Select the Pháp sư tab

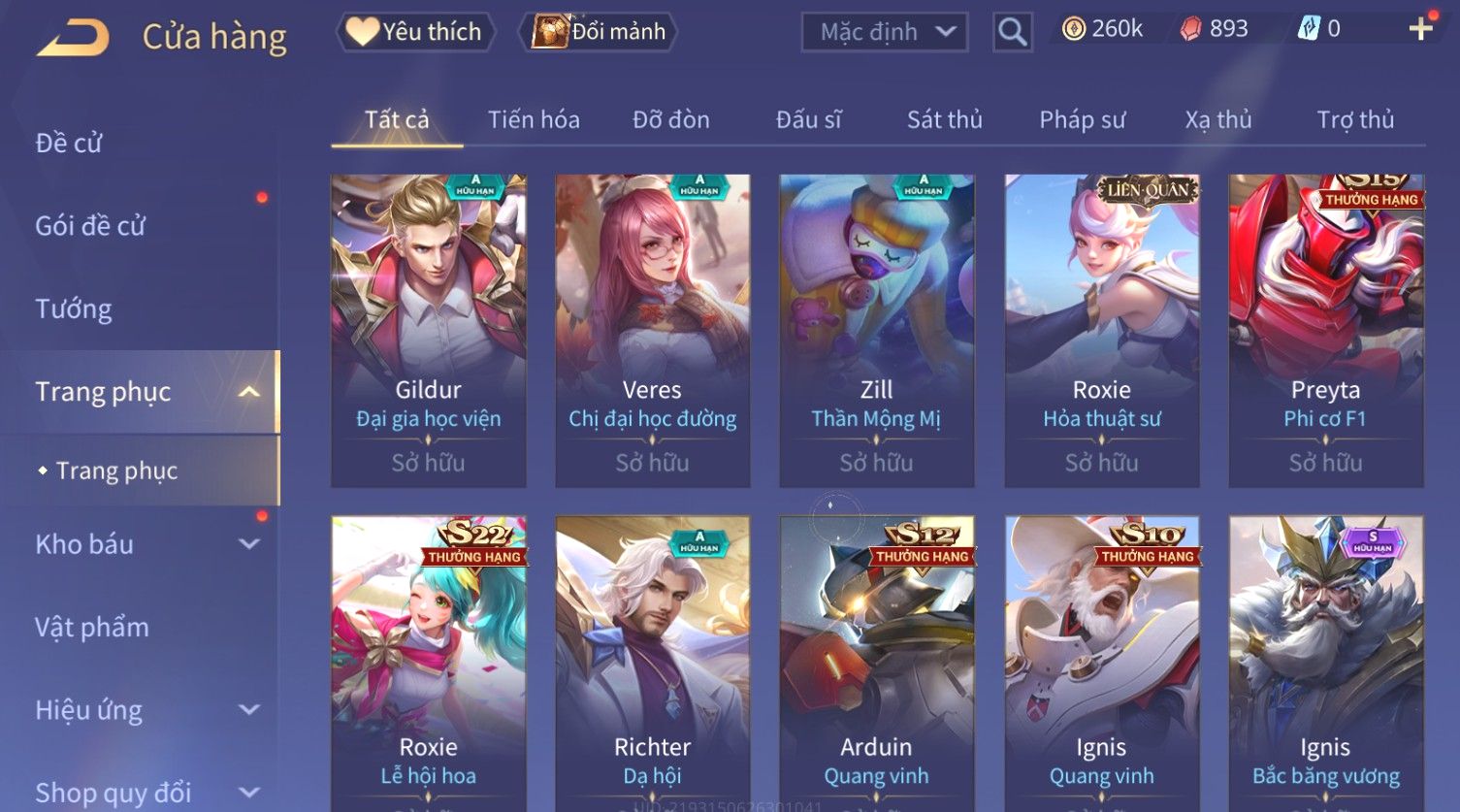click(x=1082, y=120)
